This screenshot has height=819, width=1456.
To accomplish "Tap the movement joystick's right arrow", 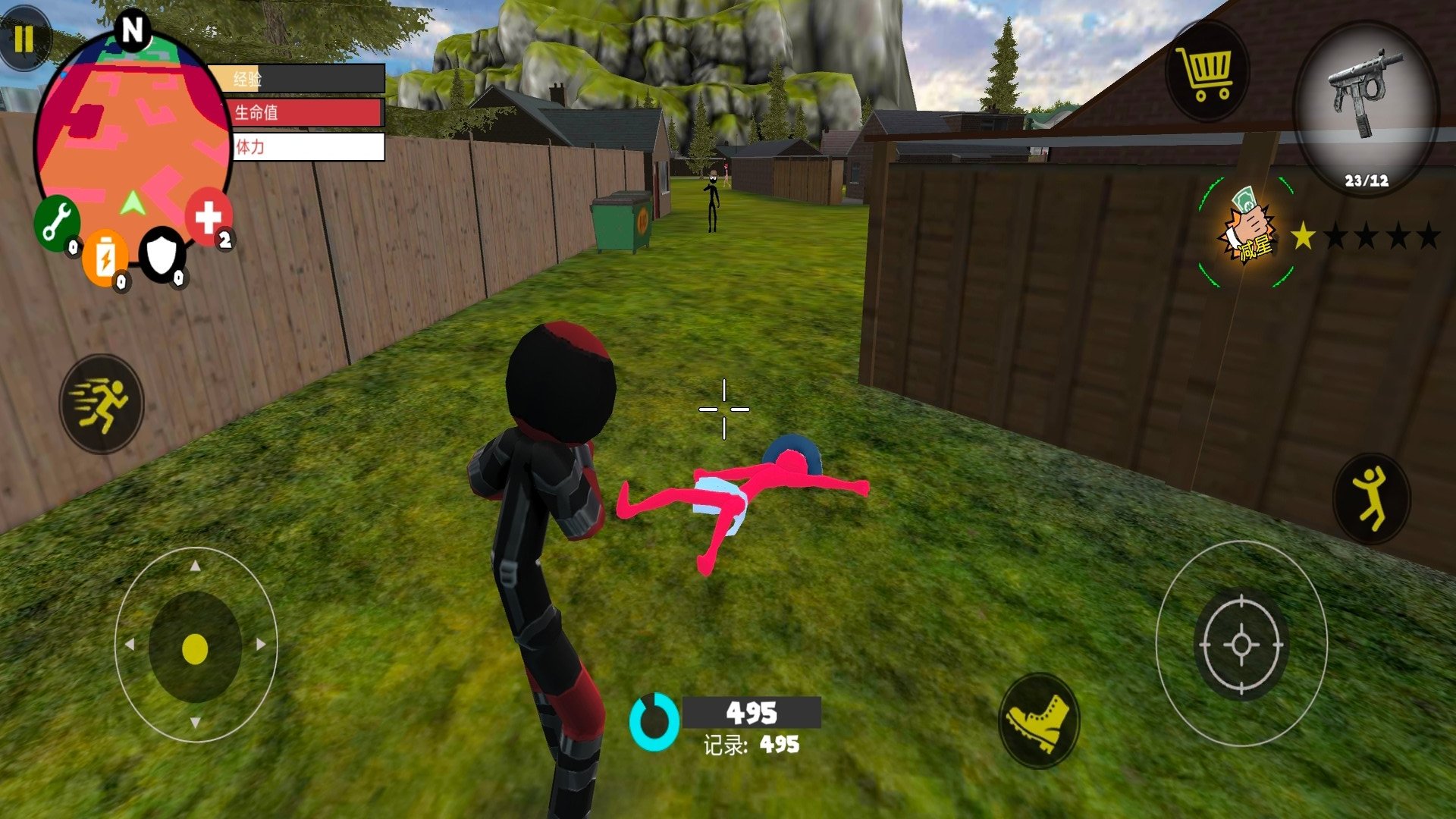I will click(261, 645).
